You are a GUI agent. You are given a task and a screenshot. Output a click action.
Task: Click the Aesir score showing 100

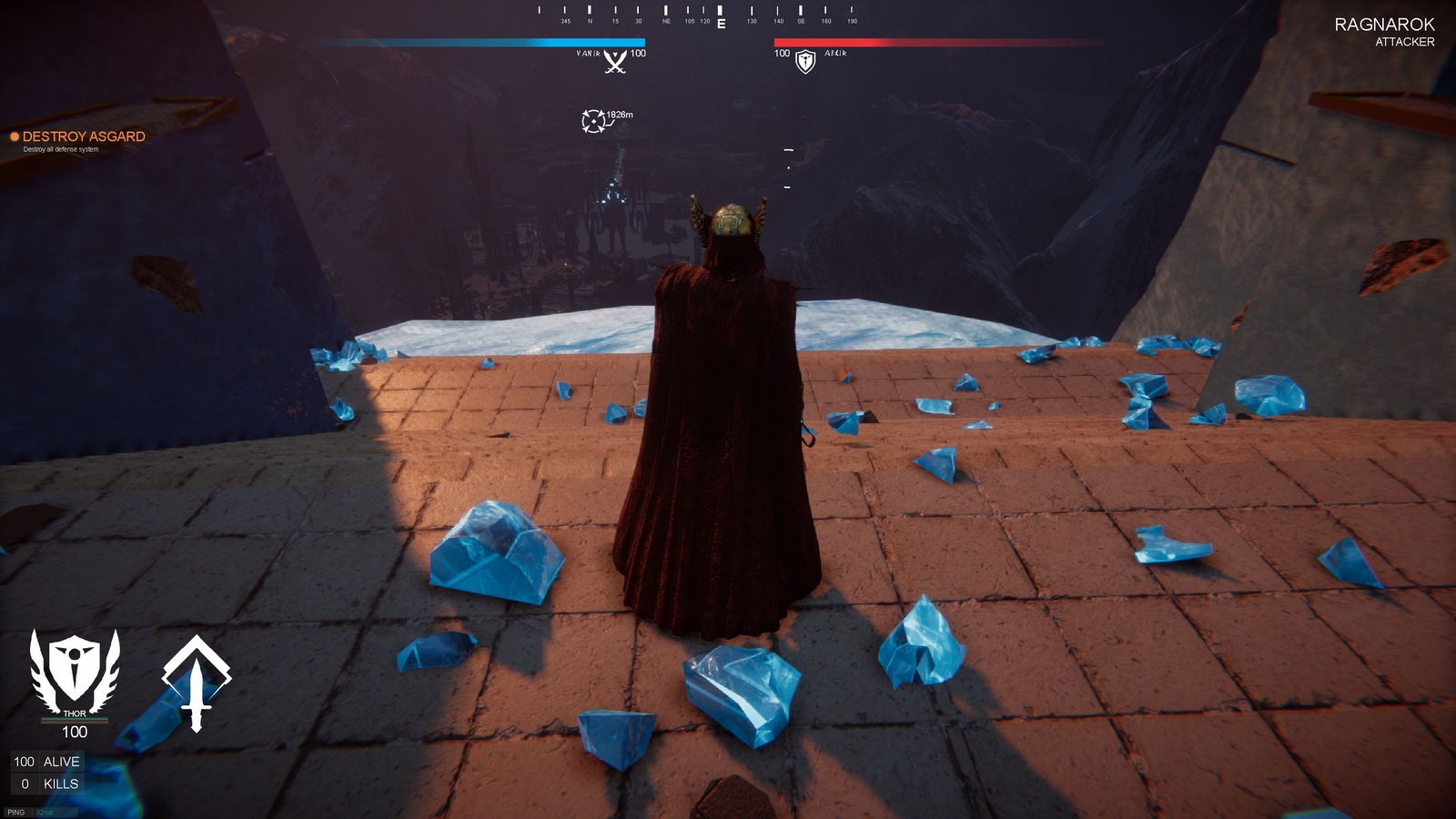[781, 53]
